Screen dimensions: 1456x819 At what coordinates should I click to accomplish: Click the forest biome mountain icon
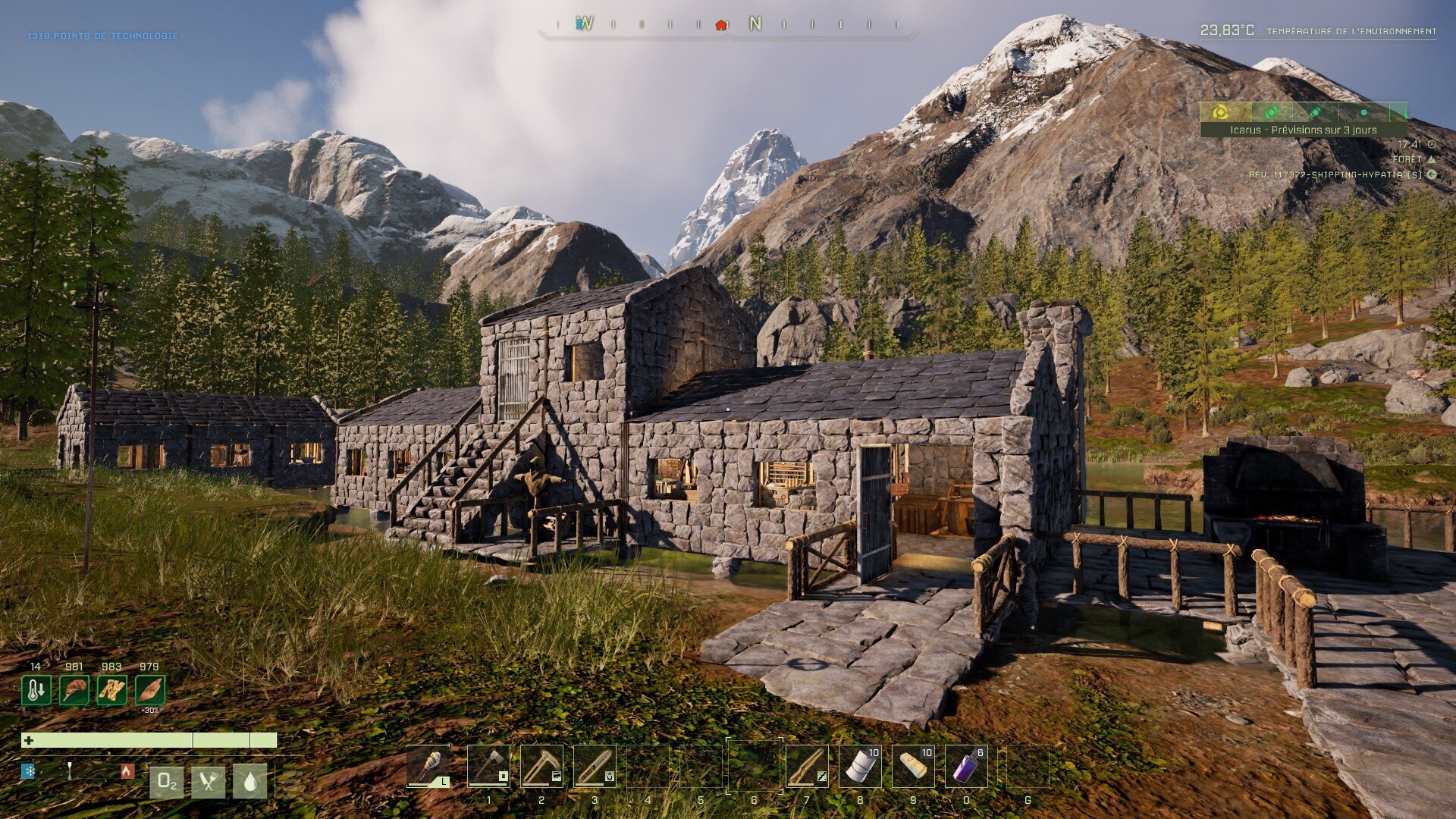(1432, 159)
